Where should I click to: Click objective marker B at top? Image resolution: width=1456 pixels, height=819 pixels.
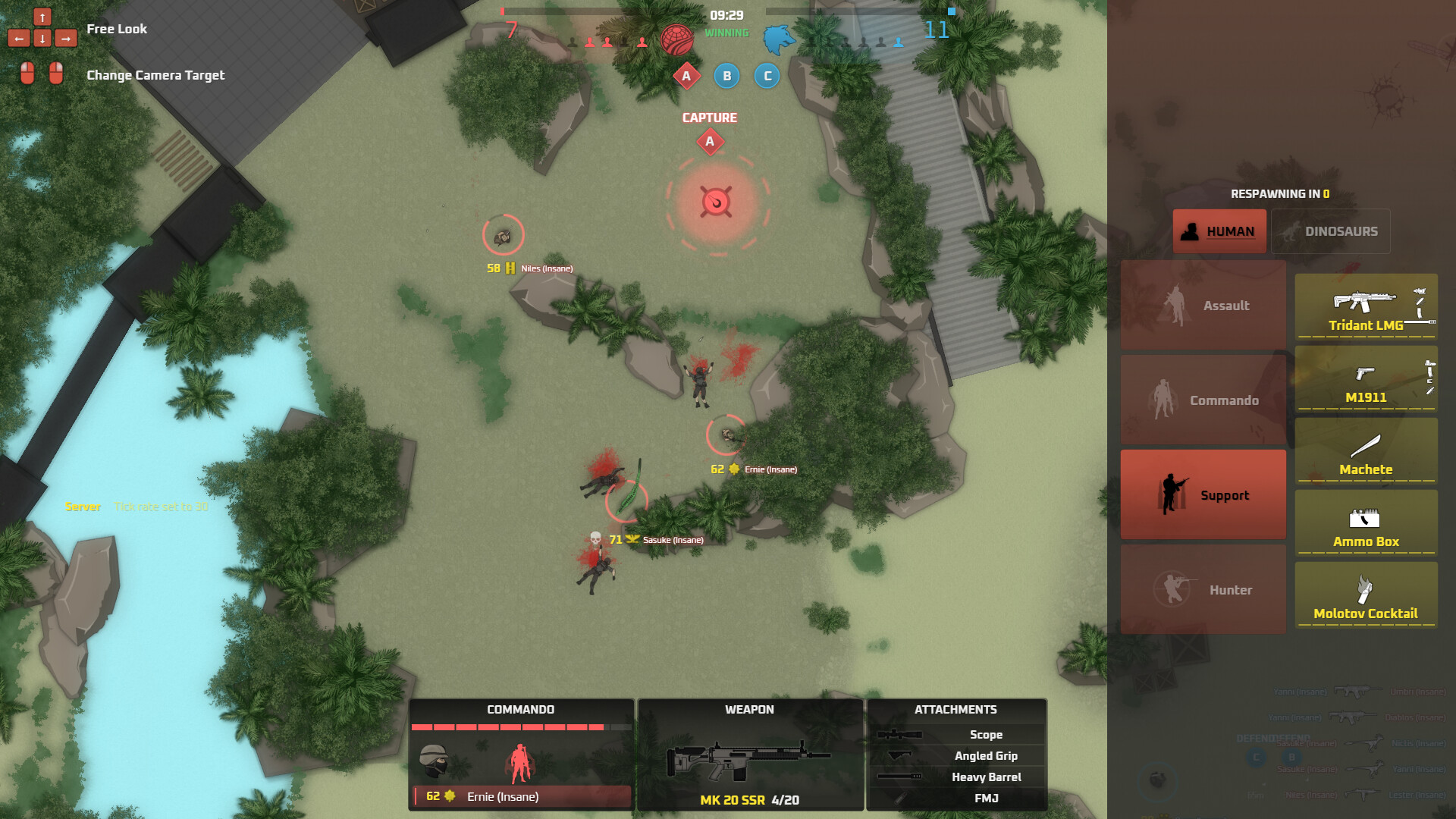tap(726, 76)
